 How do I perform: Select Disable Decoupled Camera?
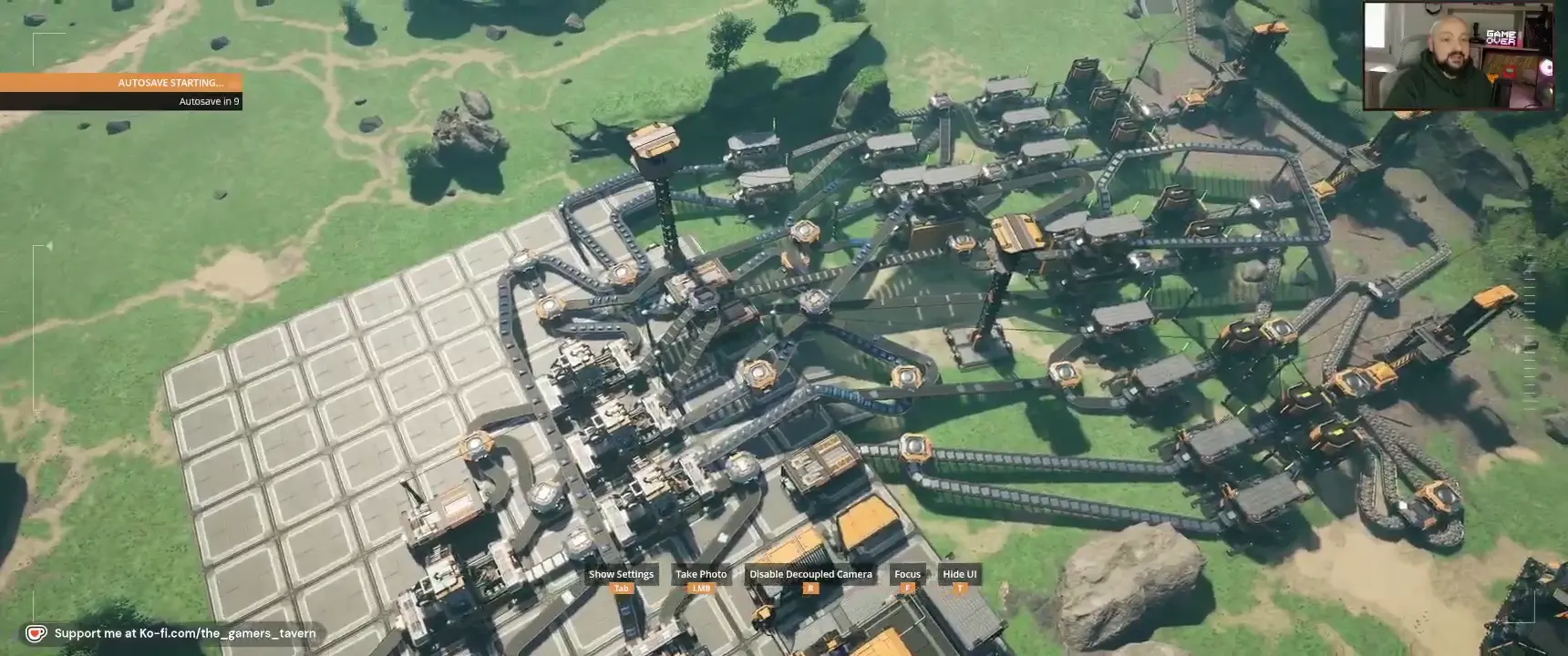810,575
